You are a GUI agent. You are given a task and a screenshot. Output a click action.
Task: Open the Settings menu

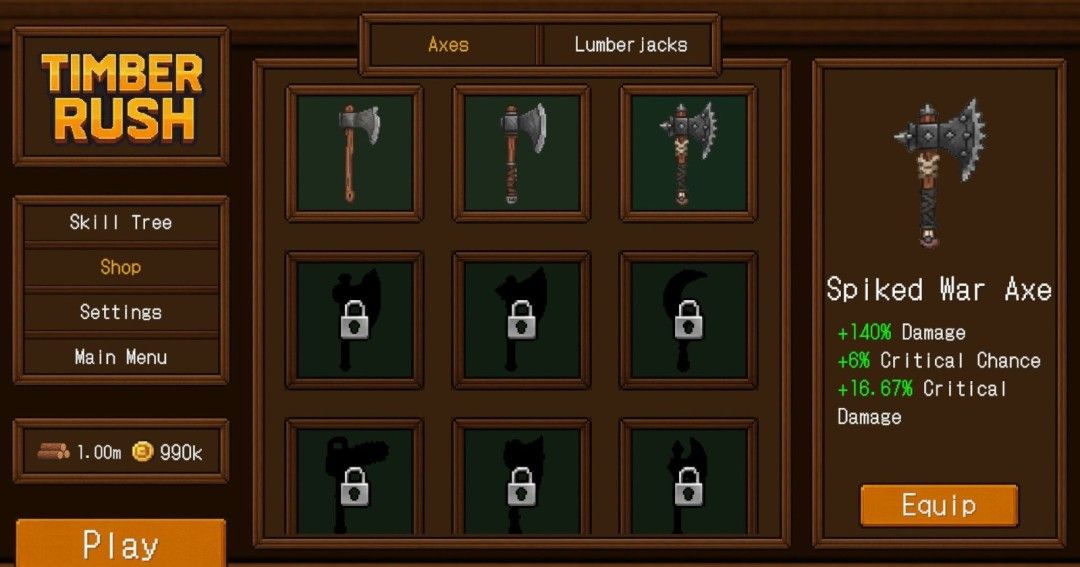pyautogui.click(x=121, y=312)
